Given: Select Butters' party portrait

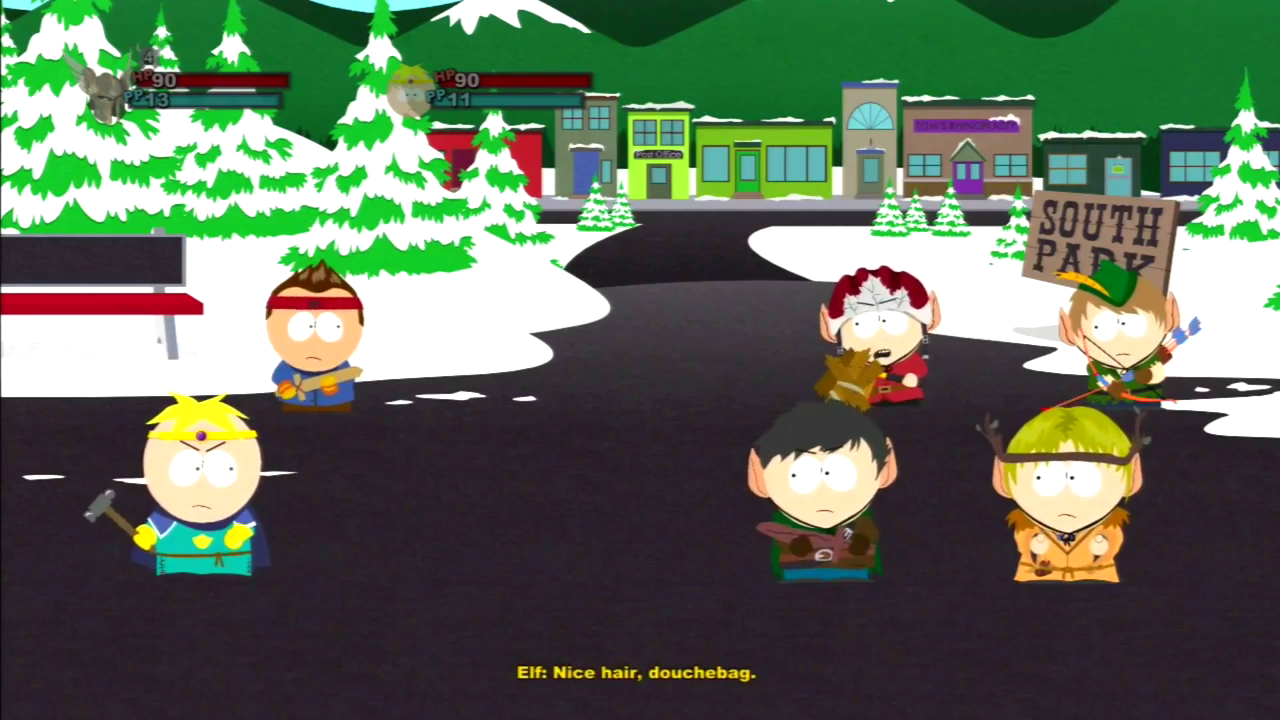Looking at the screenshot, I should (410, 91).
